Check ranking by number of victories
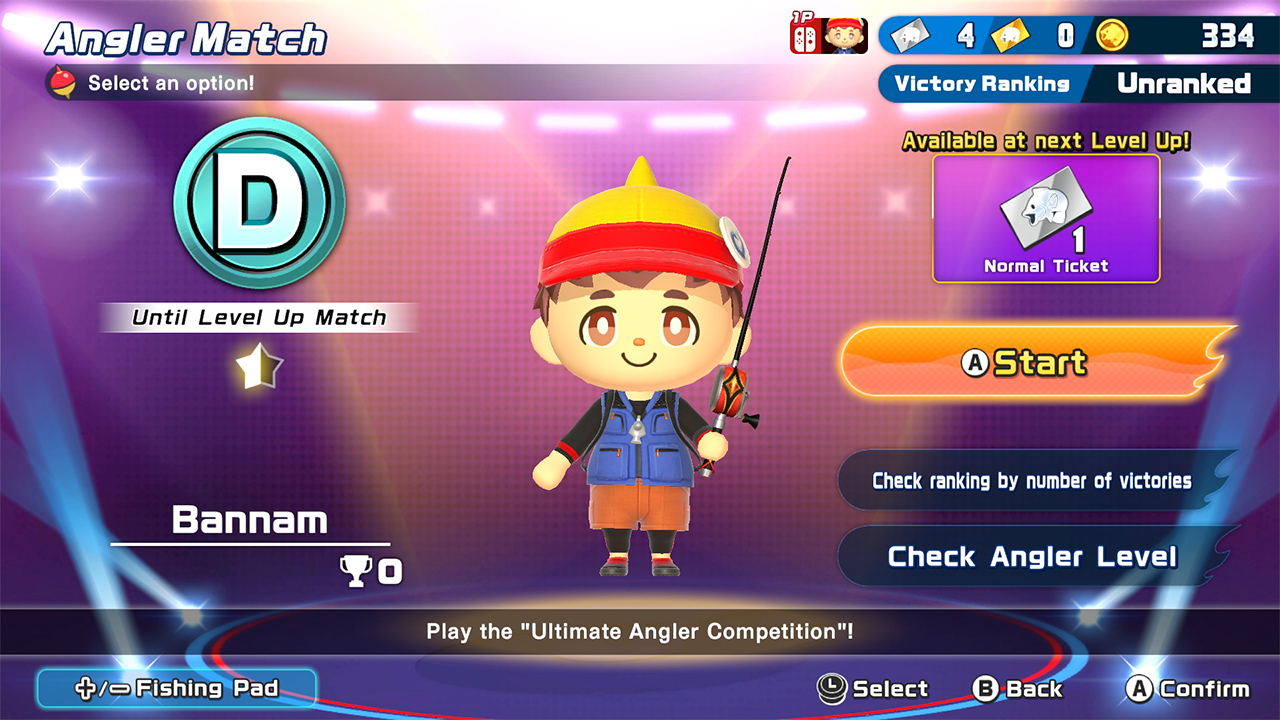 pyautogui.click(x=1033, y=481)
